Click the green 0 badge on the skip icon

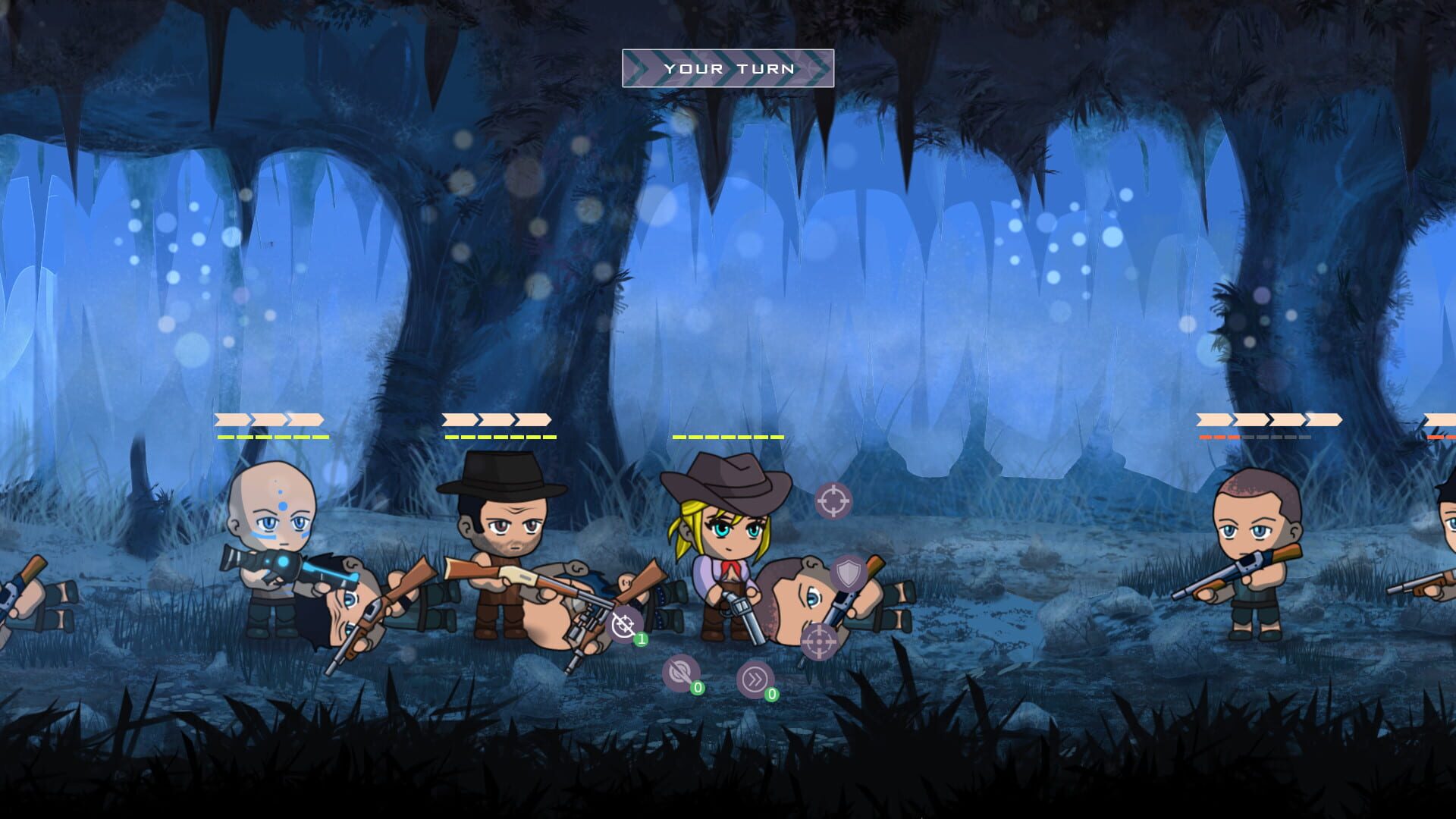click(771, 693)
